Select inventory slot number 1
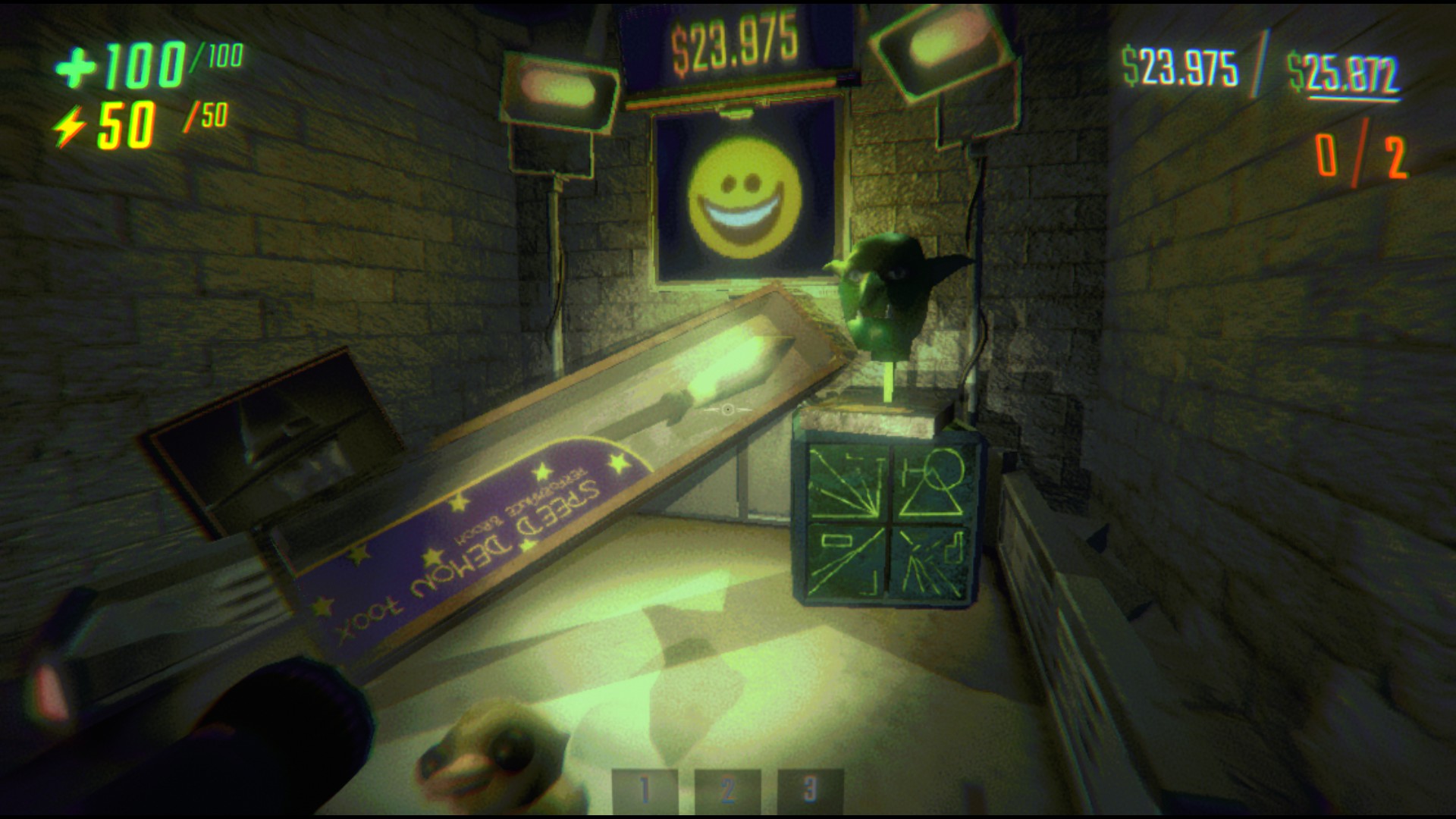 (x=644, y=790)
